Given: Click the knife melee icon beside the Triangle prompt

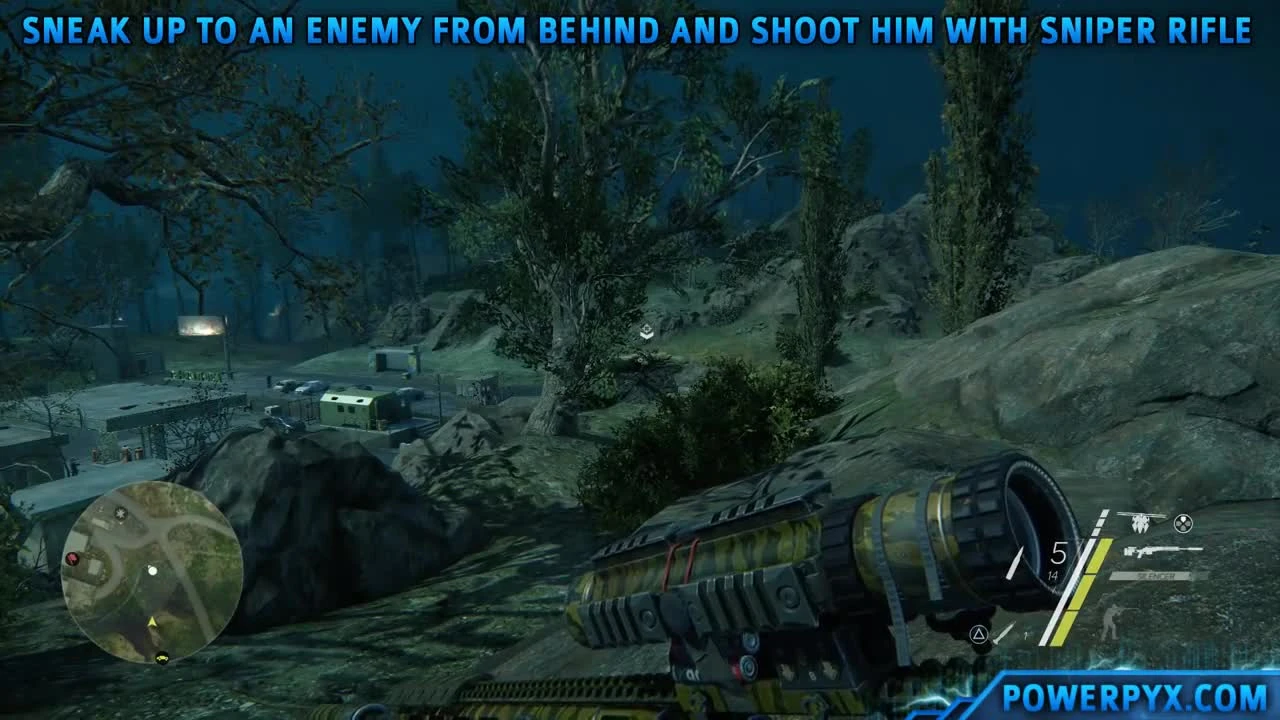Looking at the screenshot, I should (1002, 632).
